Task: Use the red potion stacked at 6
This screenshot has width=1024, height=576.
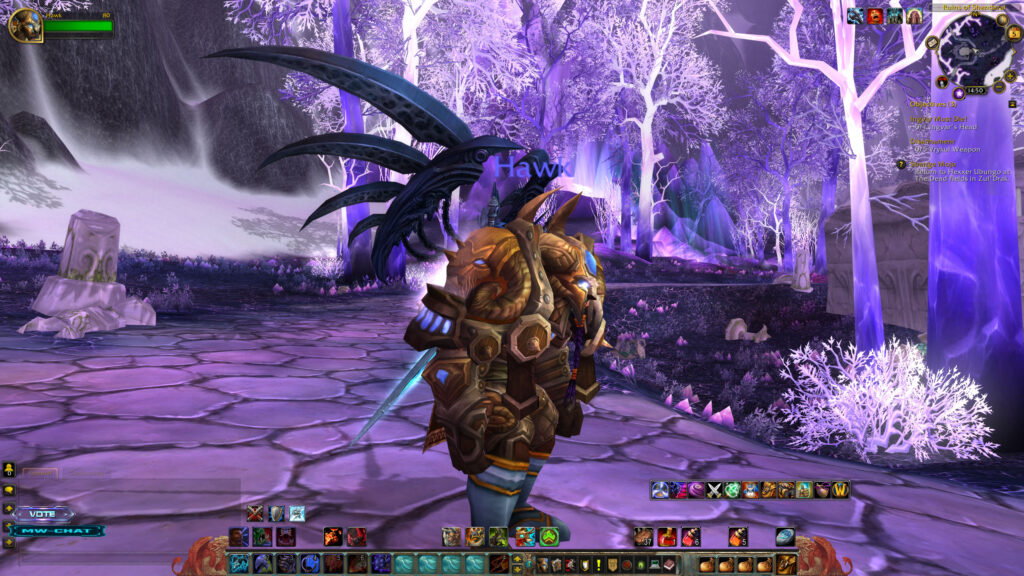Action: (690, 537)
